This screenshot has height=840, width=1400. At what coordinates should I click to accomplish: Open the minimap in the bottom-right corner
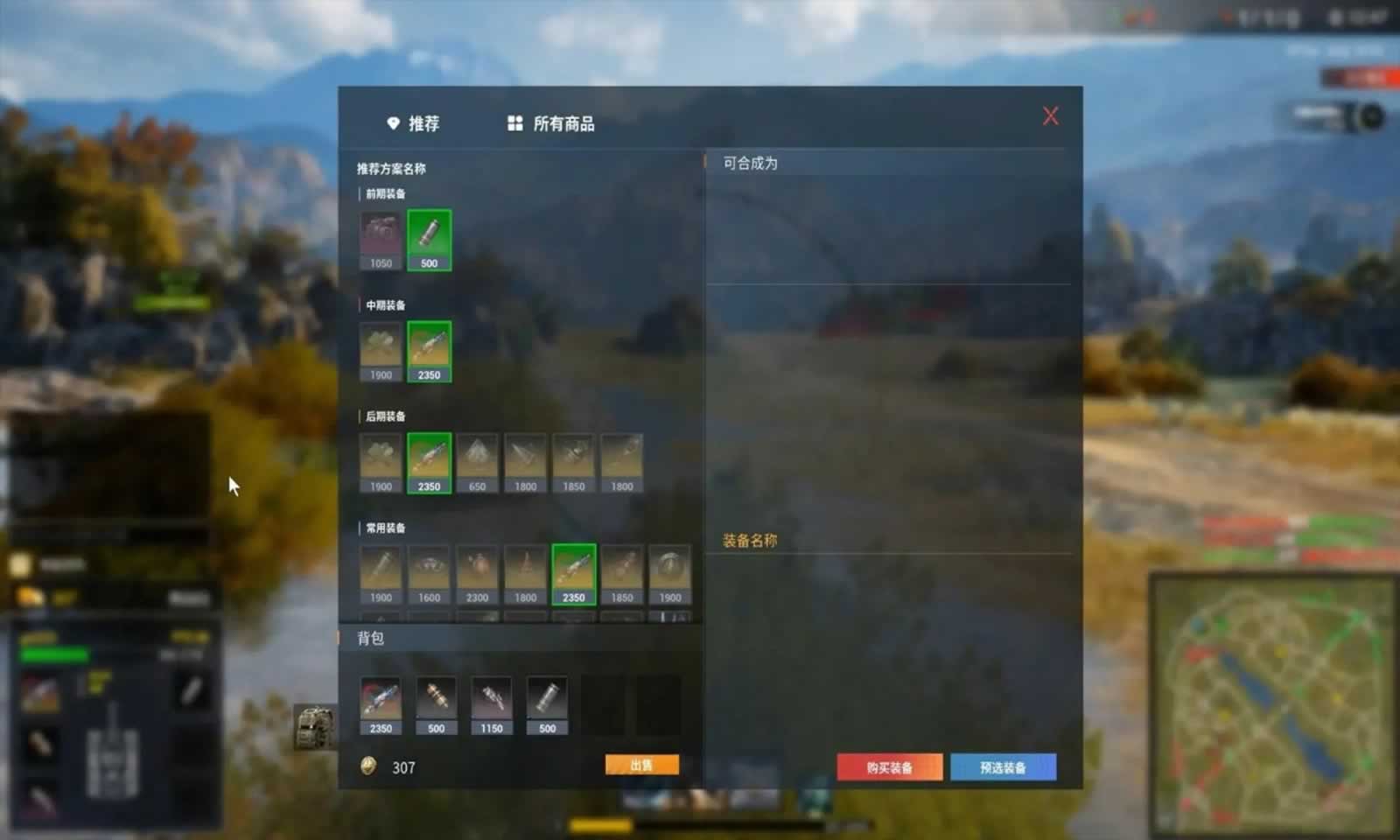point(1269,691)
